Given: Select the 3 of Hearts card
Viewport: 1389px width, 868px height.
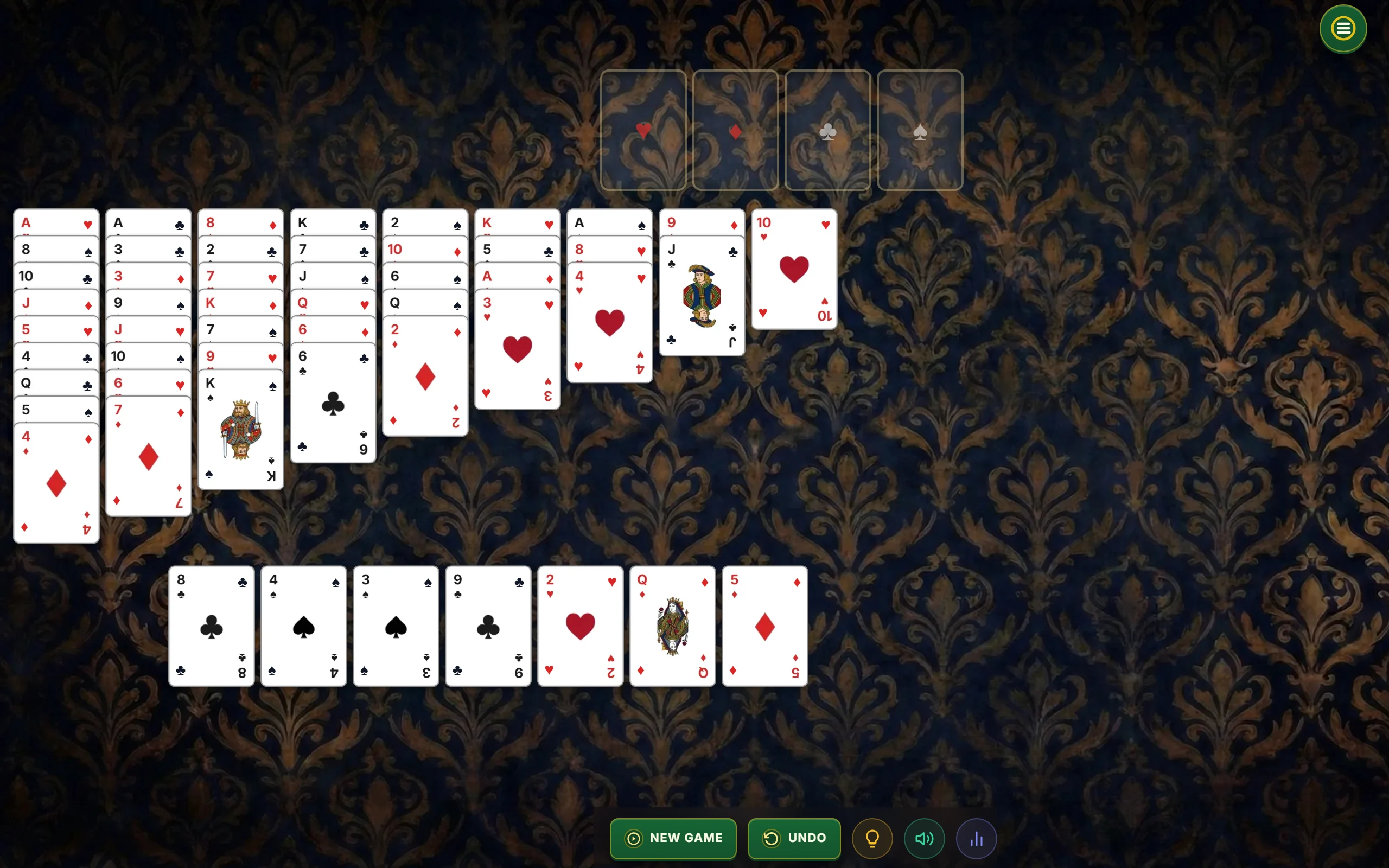Looking at the screenshot, I should [517, 344].
